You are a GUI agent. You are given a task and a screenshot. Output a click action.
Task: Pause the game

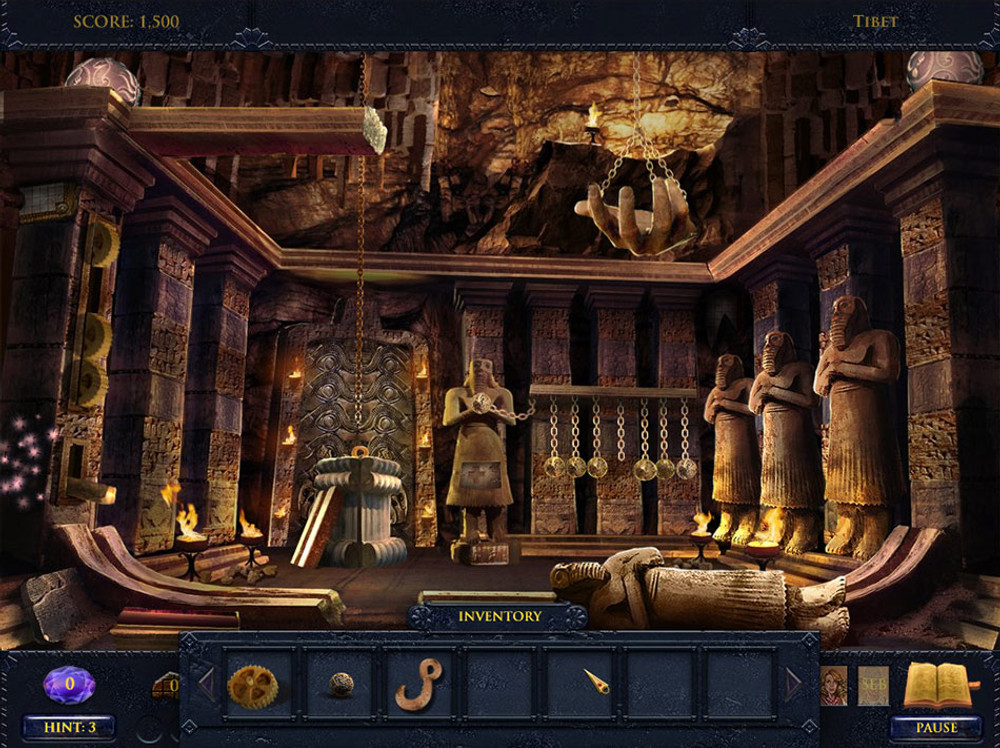click(936, 727)
